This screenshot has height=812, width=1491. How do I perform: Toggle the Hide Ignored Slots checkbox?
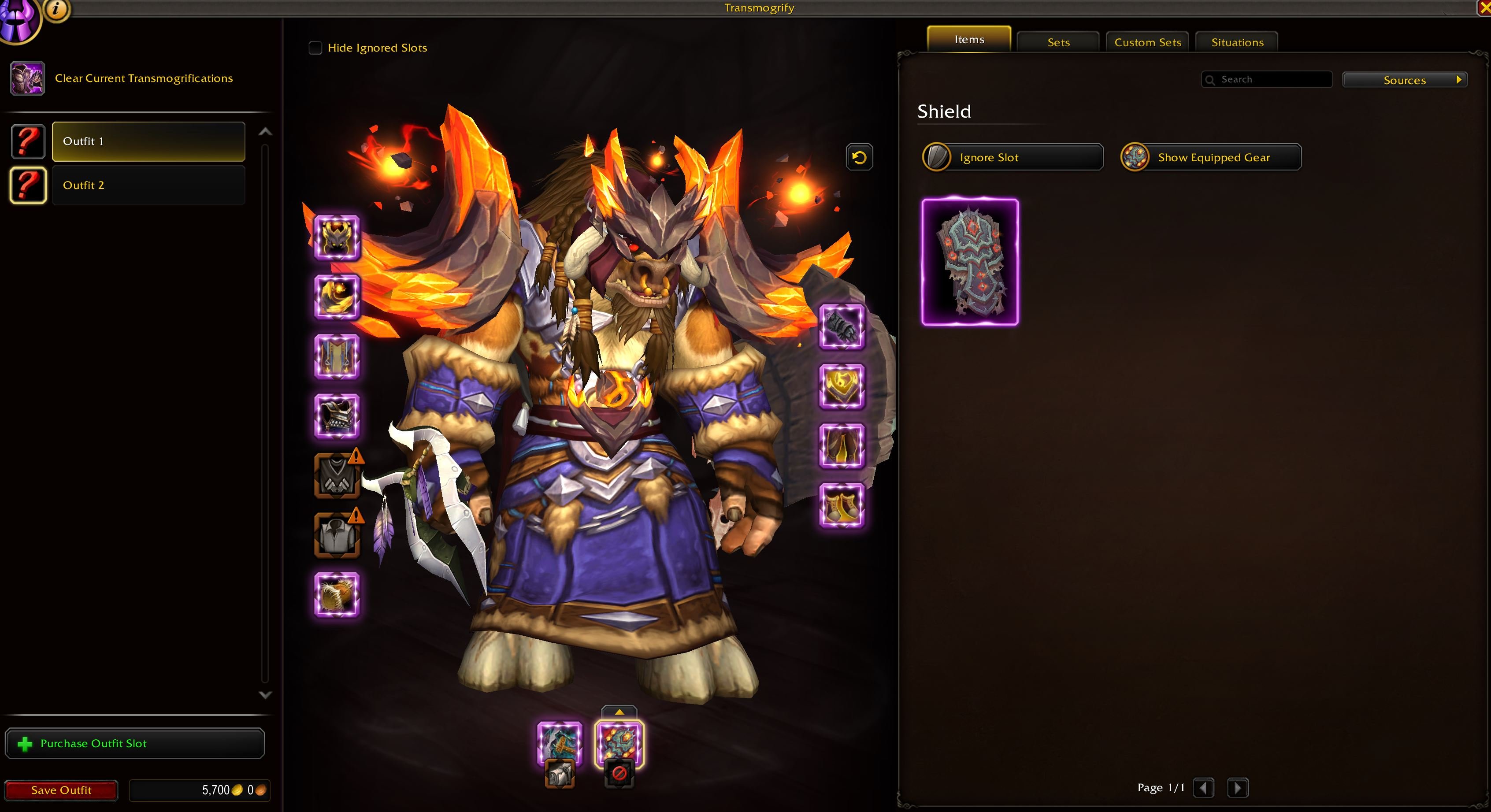[x=315, y=48]
